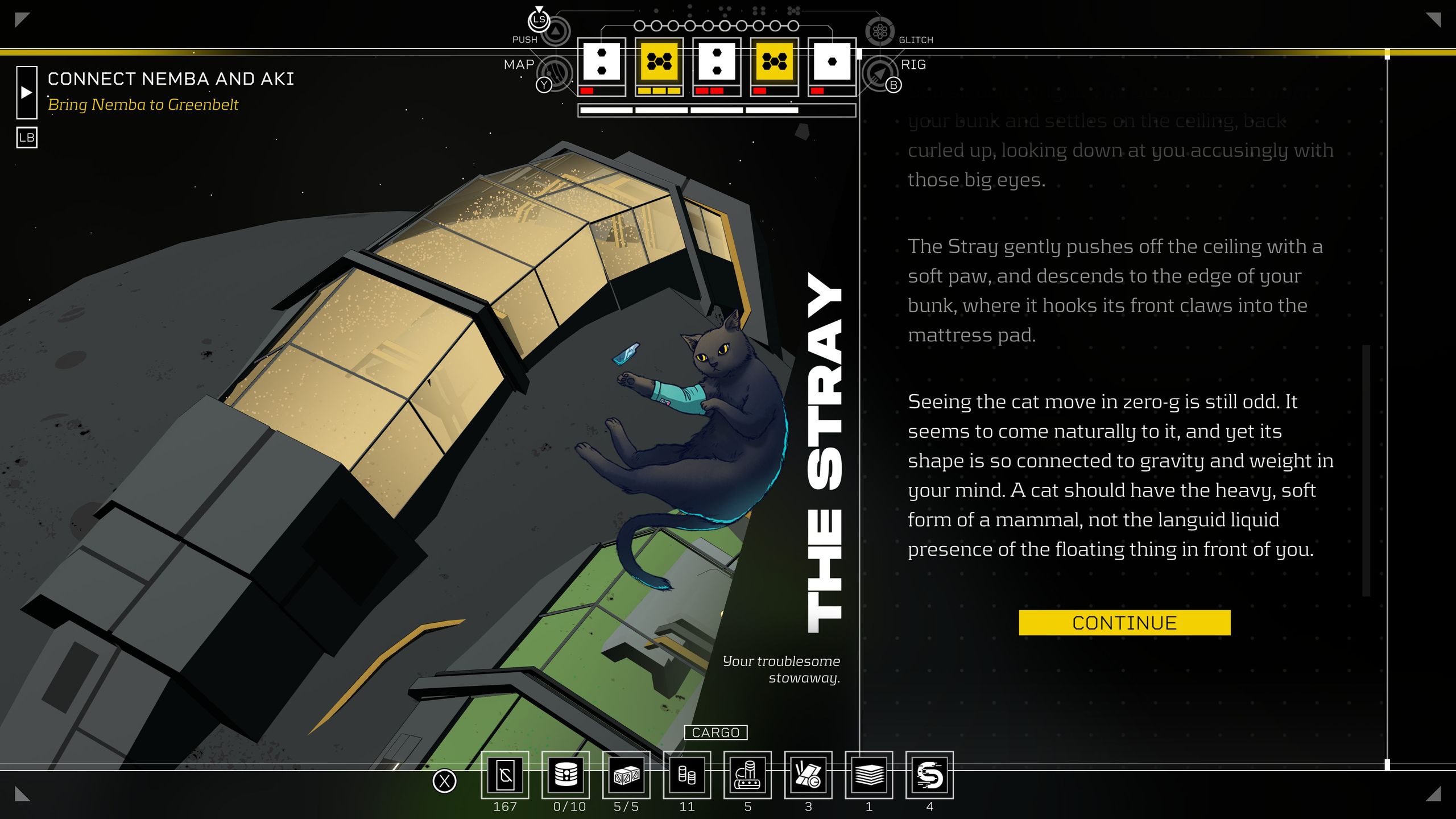
Task: Click the leftmost cargo icon showing 167
Action: point(506,776)
